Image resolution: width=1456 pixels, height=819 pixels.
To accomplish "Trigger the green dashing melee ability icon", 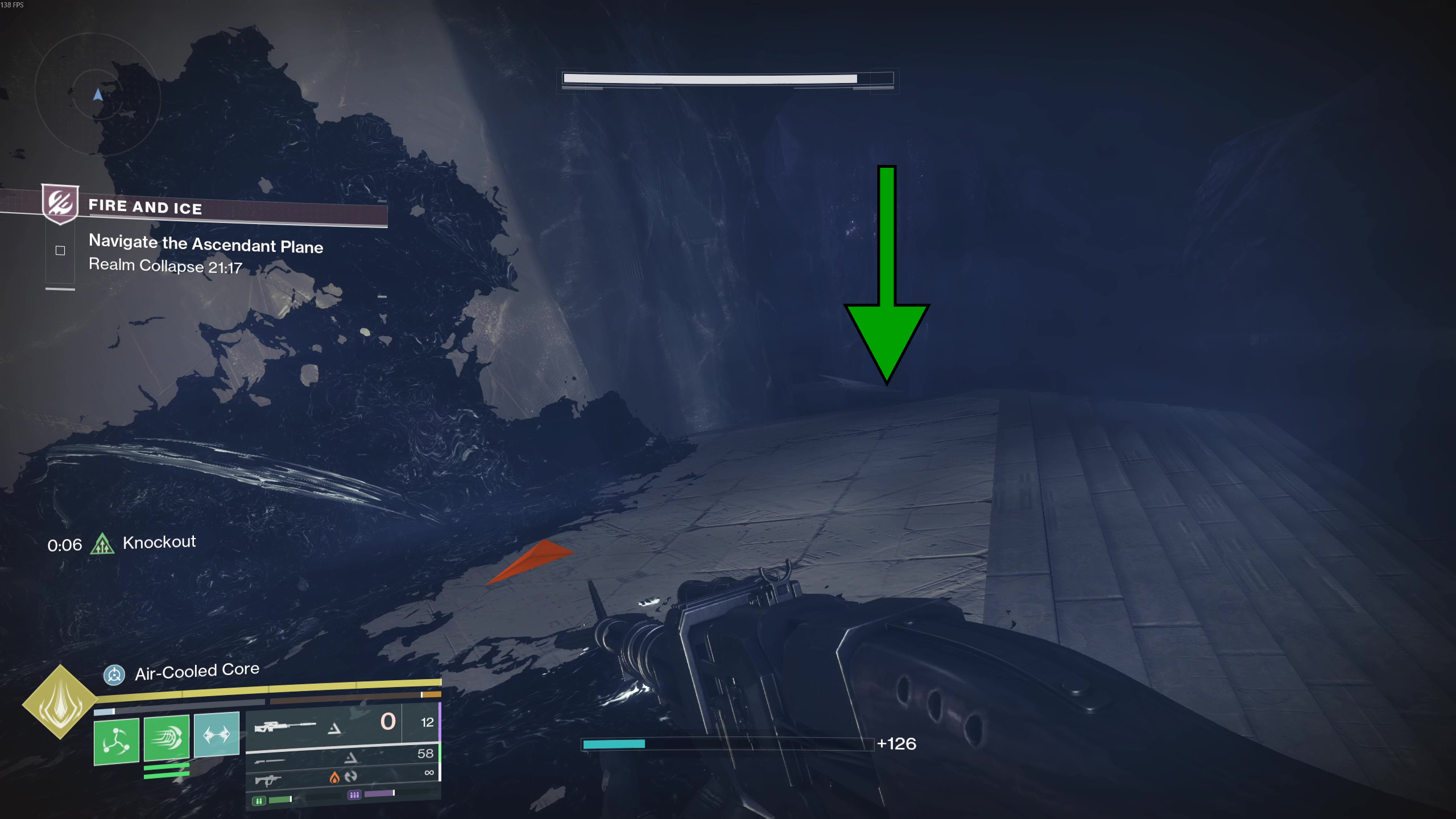I will [x=167, y=738].
